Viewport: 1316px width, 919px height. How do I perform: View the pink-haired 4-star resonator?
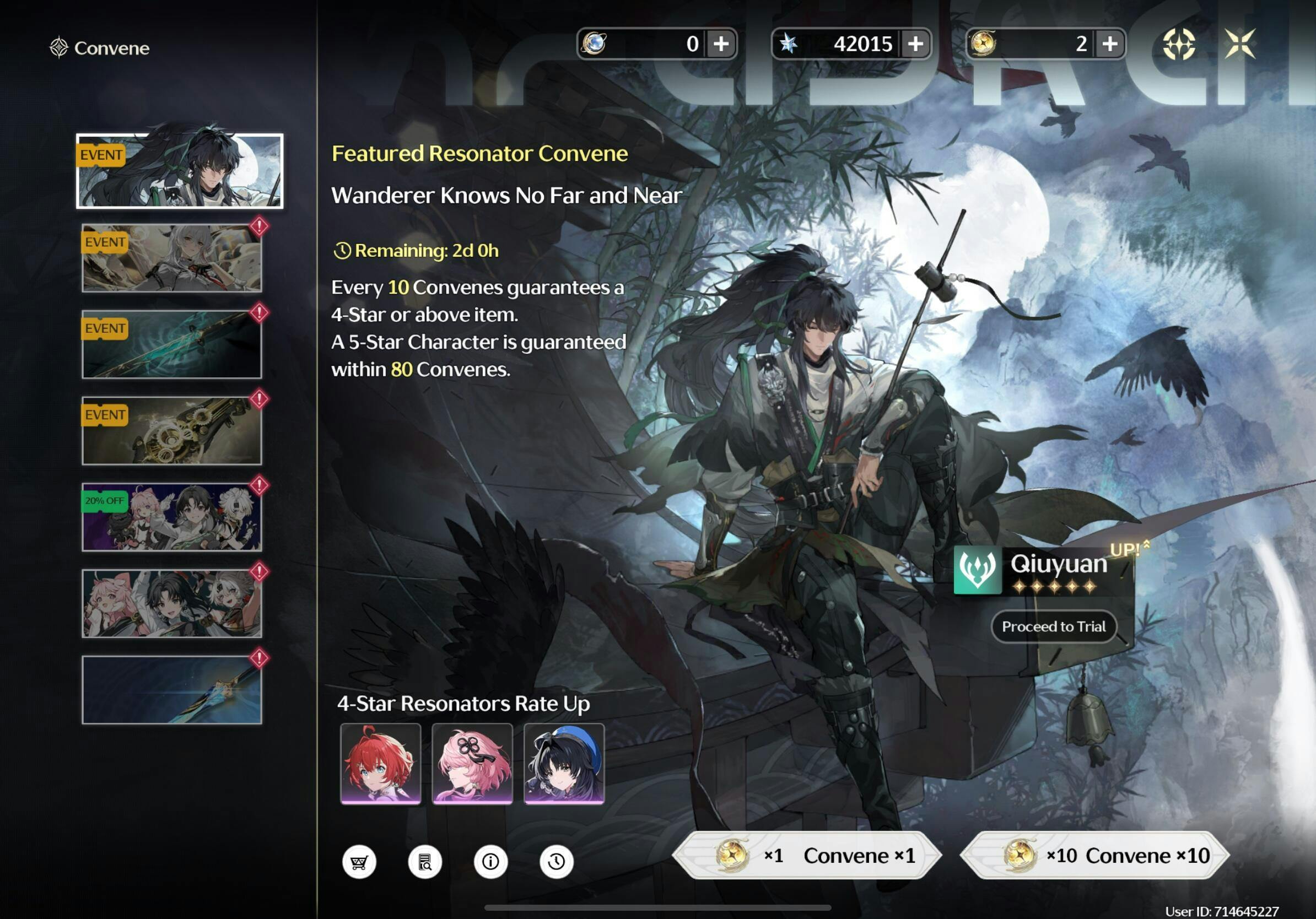472,763
